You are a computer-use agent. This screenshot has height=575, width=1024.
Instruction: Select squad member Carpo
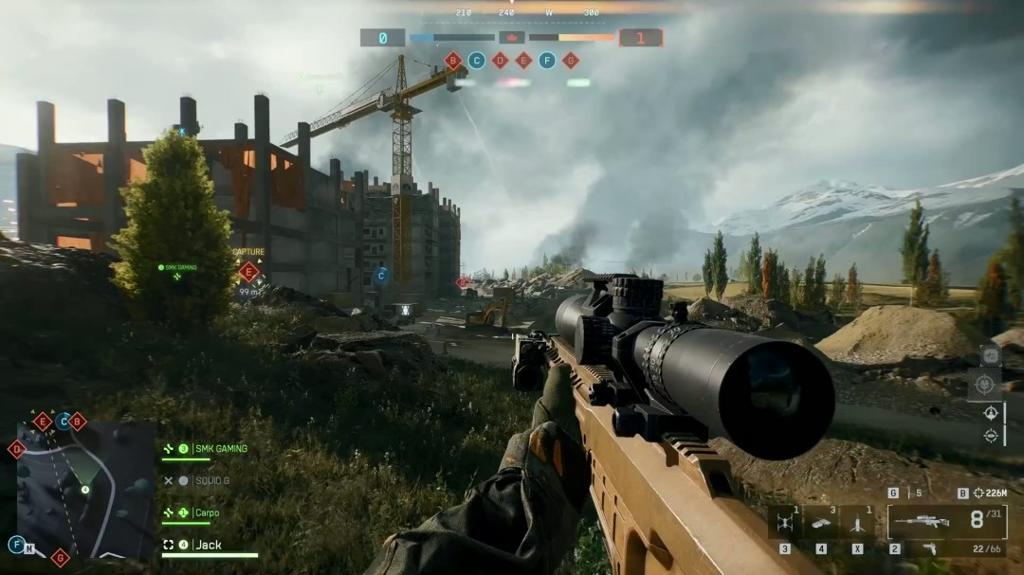click(x=207, y=513)
